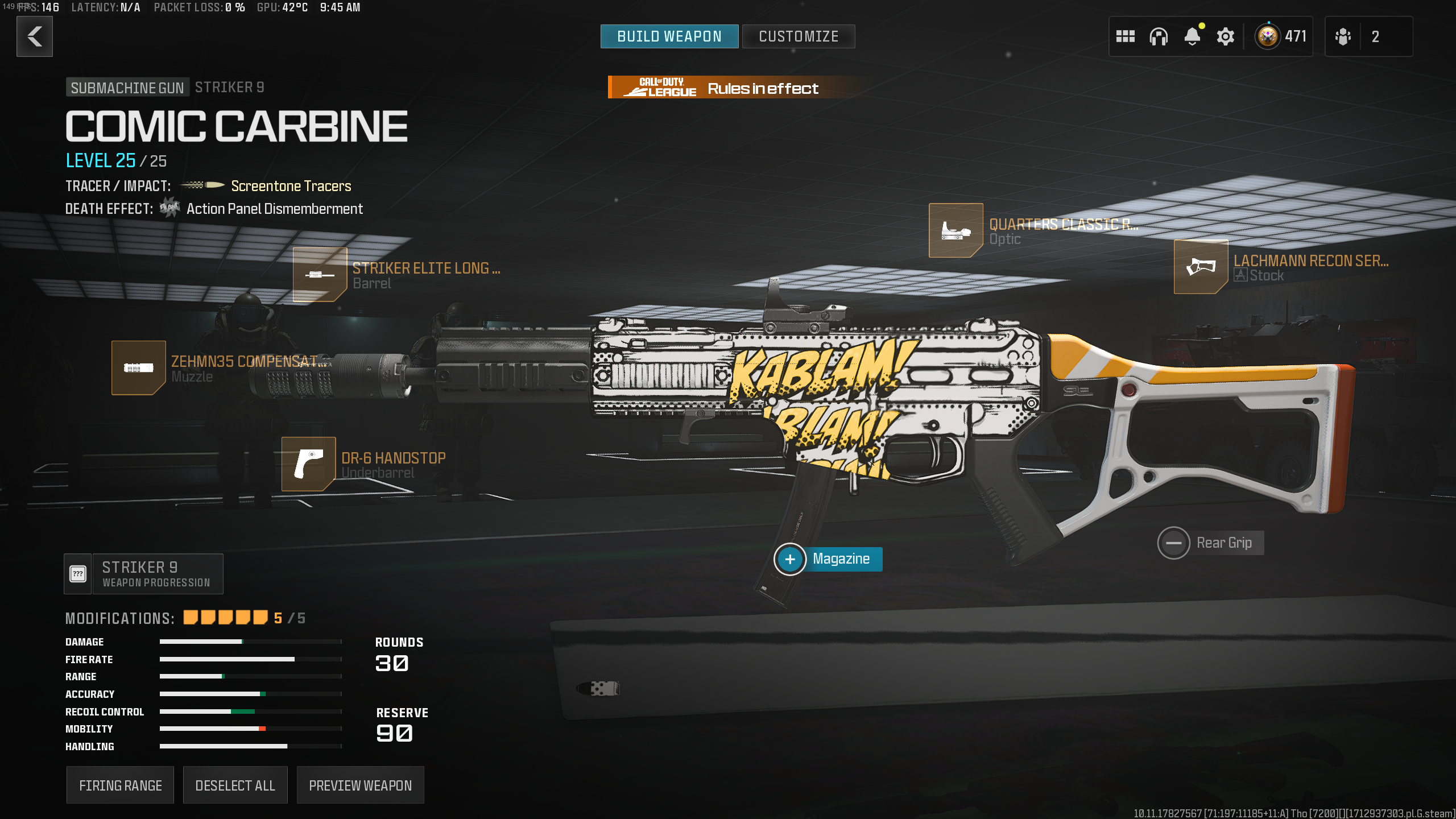The height and width of the screenshot is (819, 1456).
Task: Switch to the Build Weapon tab
Action: pyautogui.click(x=669, y=37)
